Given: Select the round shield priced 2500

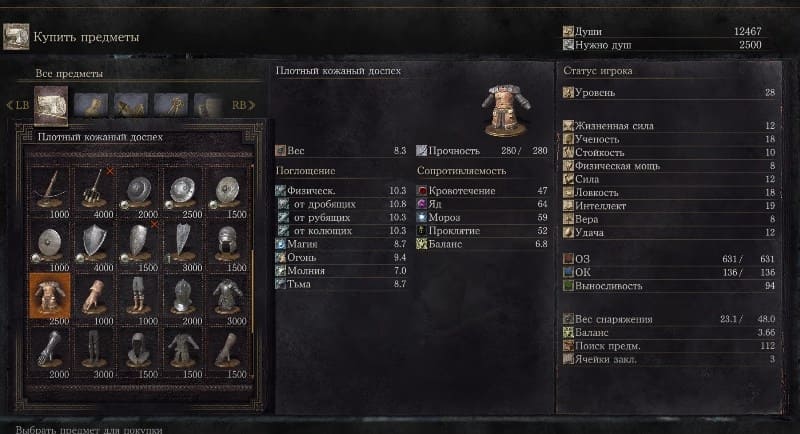Looking at the screenshot, I should pyautogui.click(x=183, y=186).
